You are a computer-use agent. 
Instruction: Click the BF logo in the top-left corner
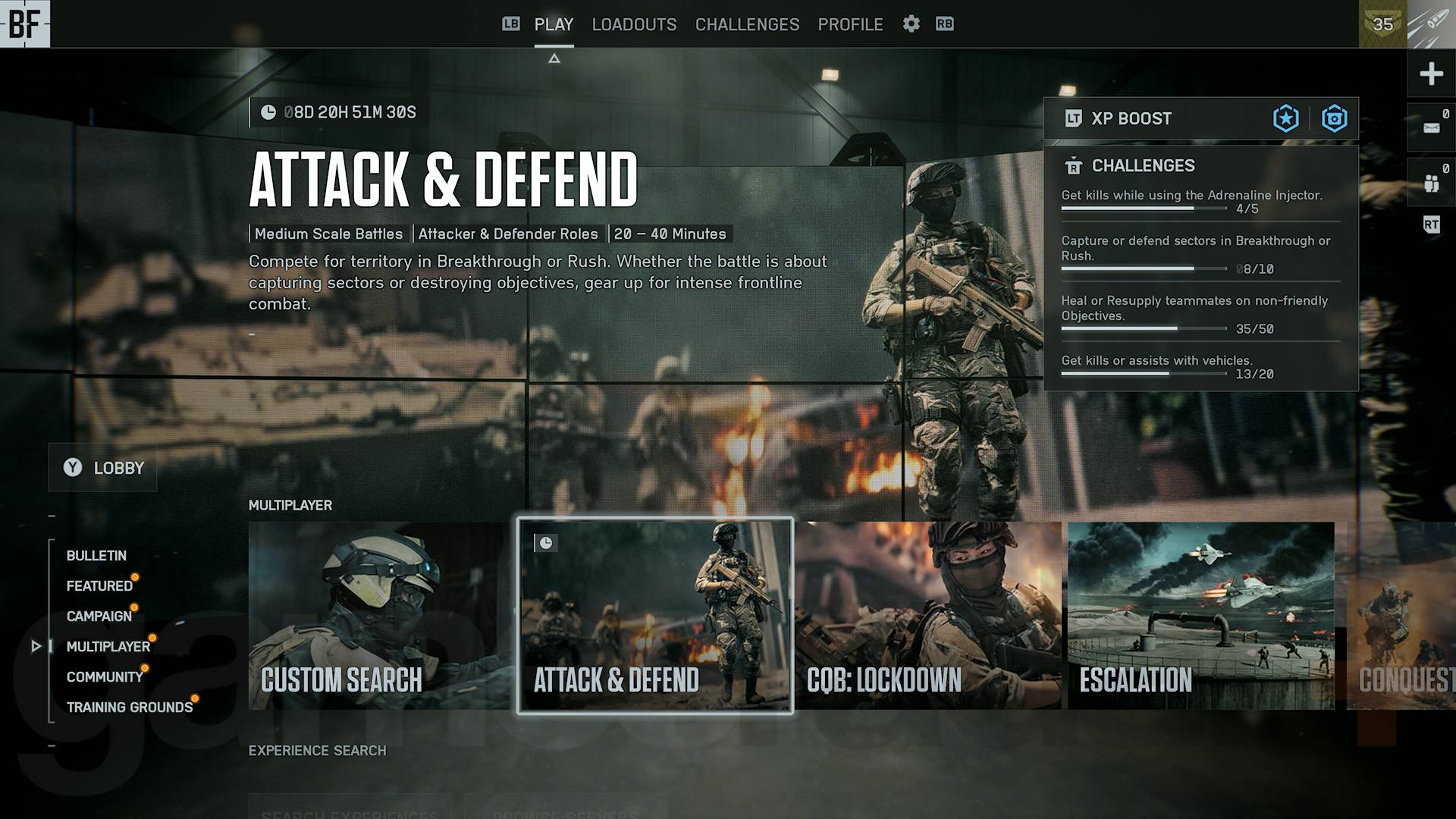click(x=26, y=25)
